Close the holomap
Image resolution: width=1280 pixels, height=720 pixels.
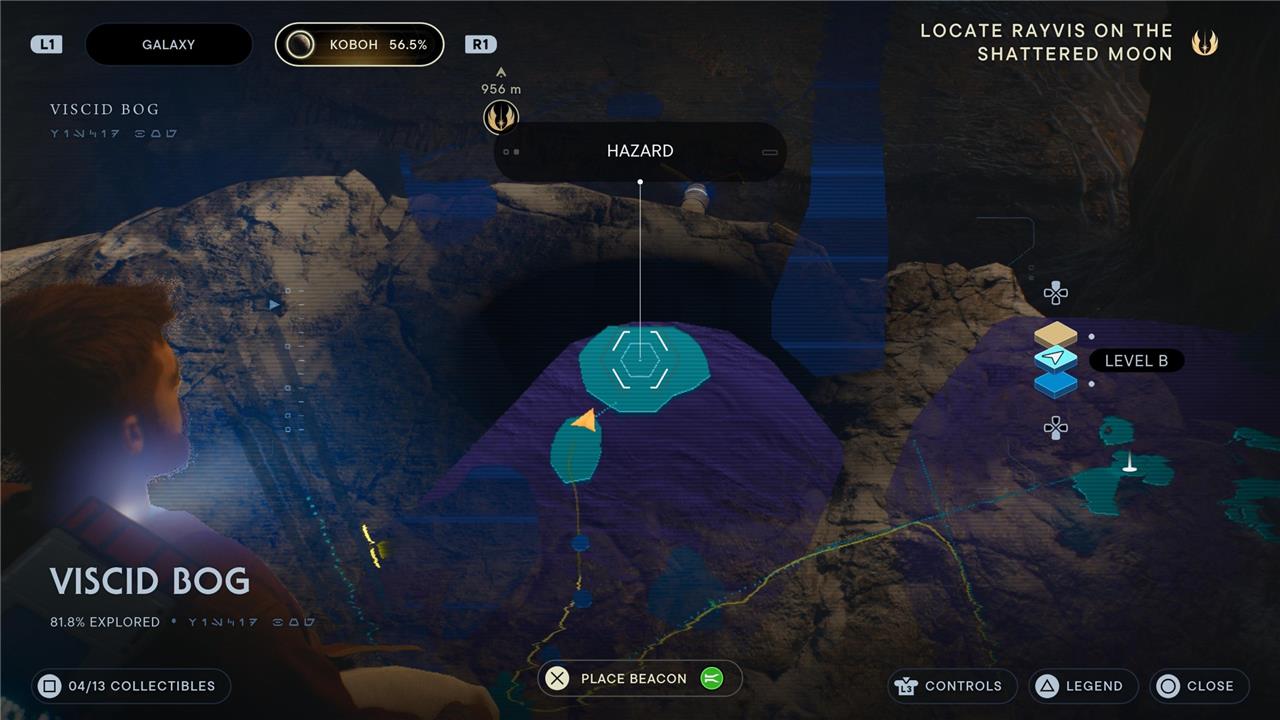click(x=1199, y=686)
